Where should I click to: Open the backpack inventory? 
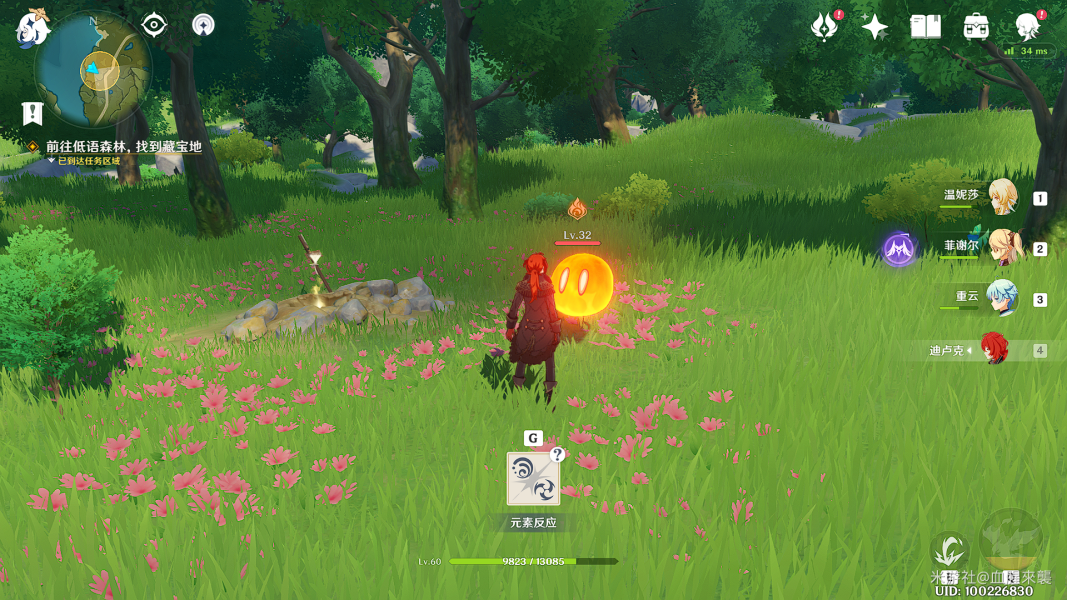pyautogui.click(x=976, y=27)
